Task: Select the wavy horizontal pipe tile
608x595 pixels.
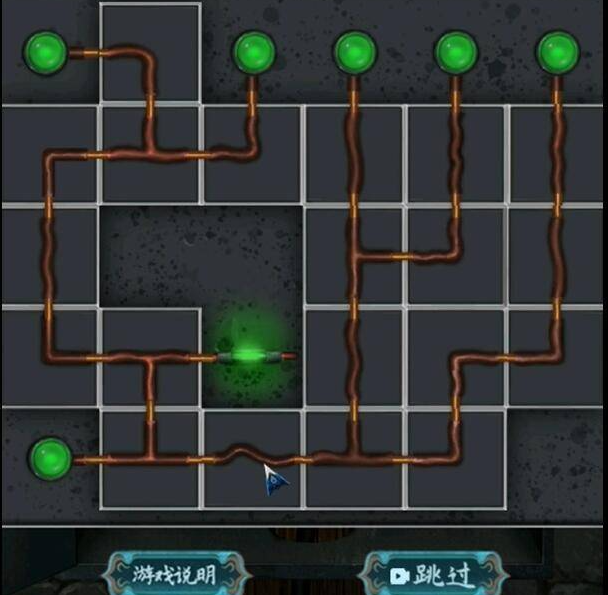Action: point(252,458)
